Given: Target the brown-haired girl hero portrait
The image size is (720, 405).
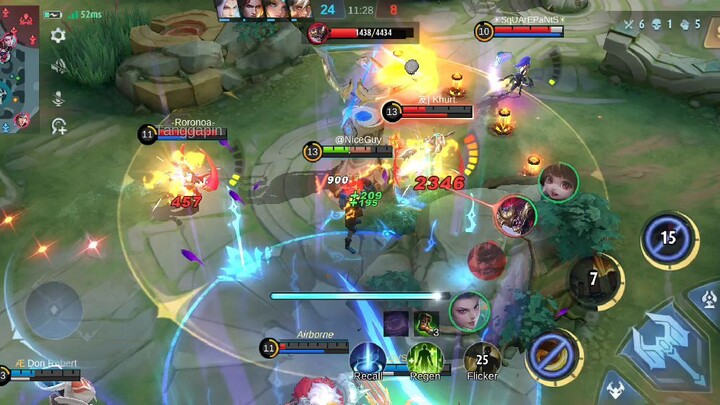Looking at the screenshot, I should point(559,182).
